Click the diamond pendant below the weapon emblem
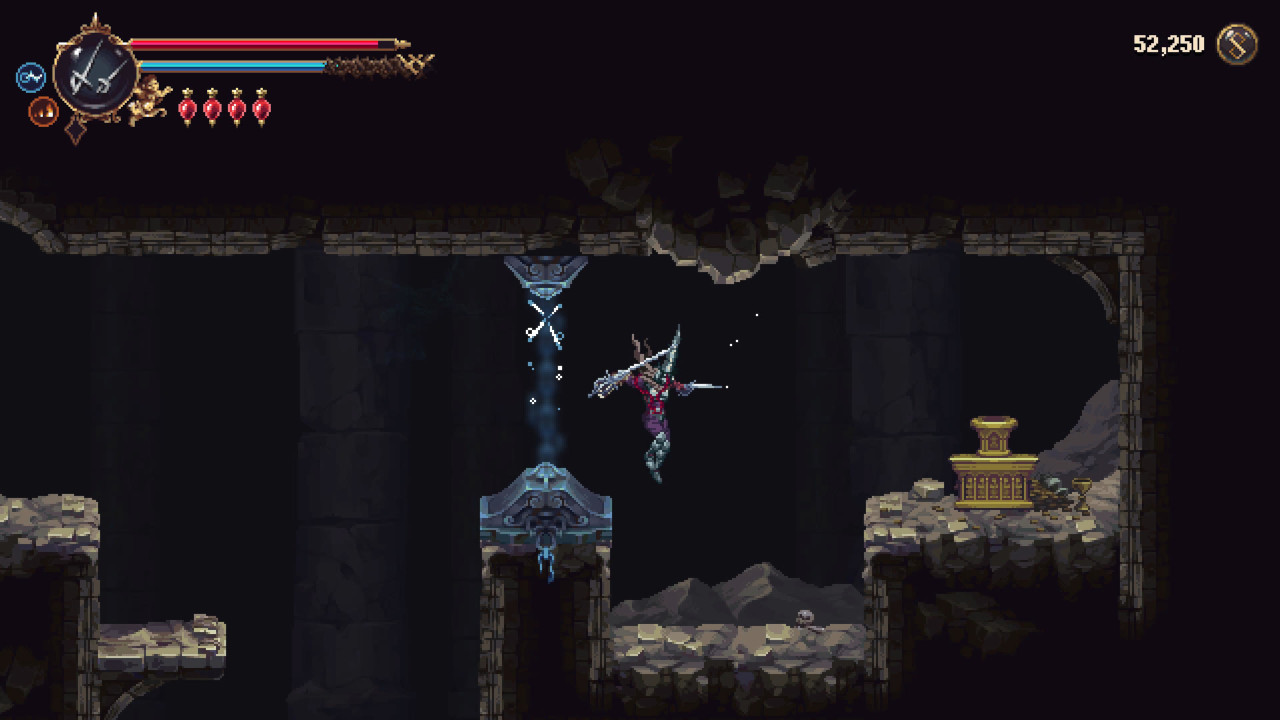This screenshot has height=720, width=1280. (74, 130)
